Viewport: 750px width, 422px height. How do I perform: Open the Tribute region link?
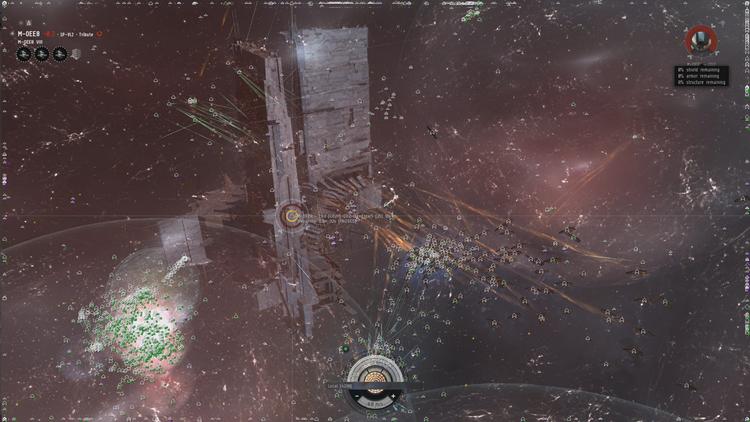[x=85, y=34]
